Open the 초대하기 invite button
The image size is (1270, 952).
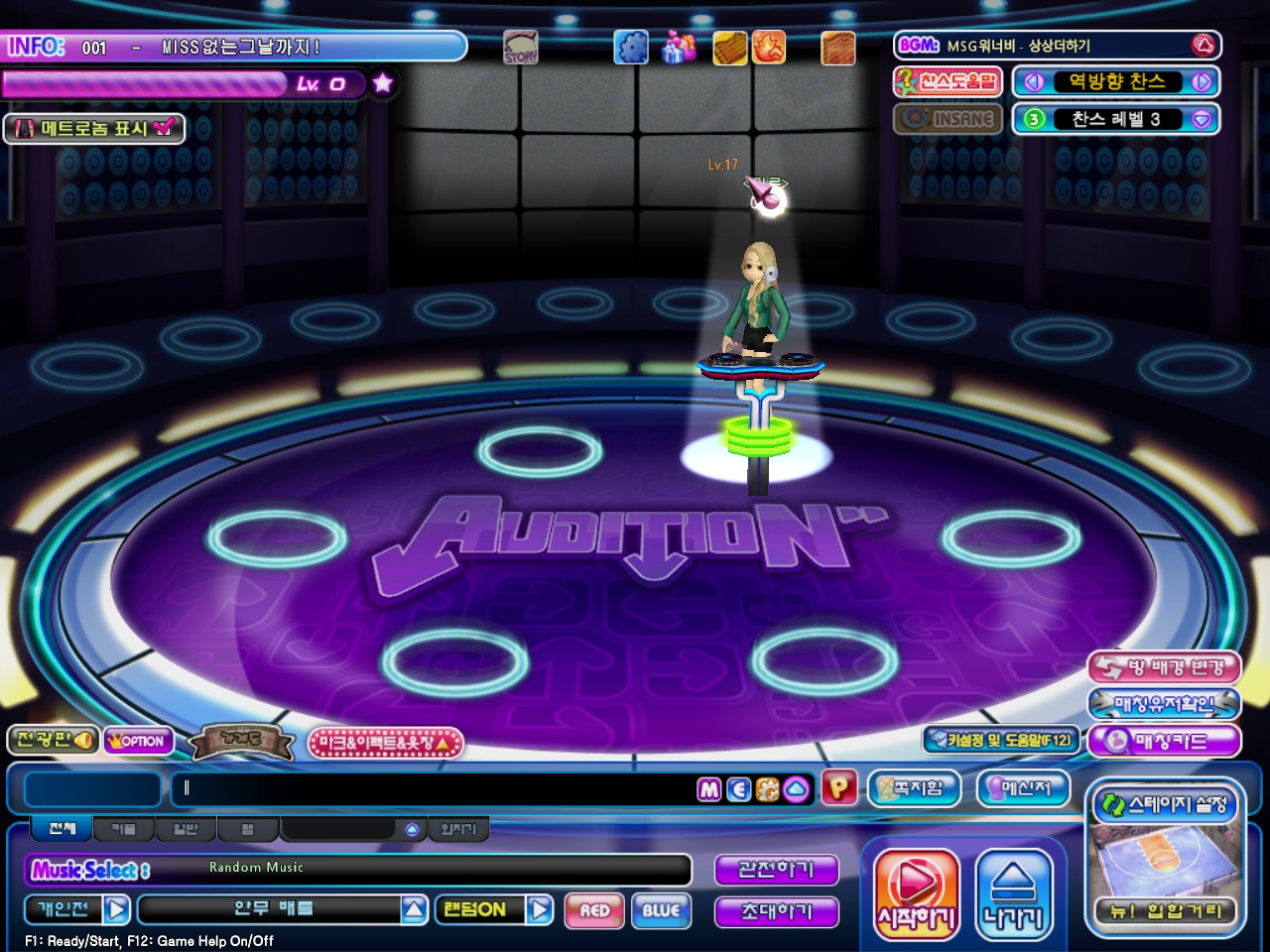[x=776, y=911]
